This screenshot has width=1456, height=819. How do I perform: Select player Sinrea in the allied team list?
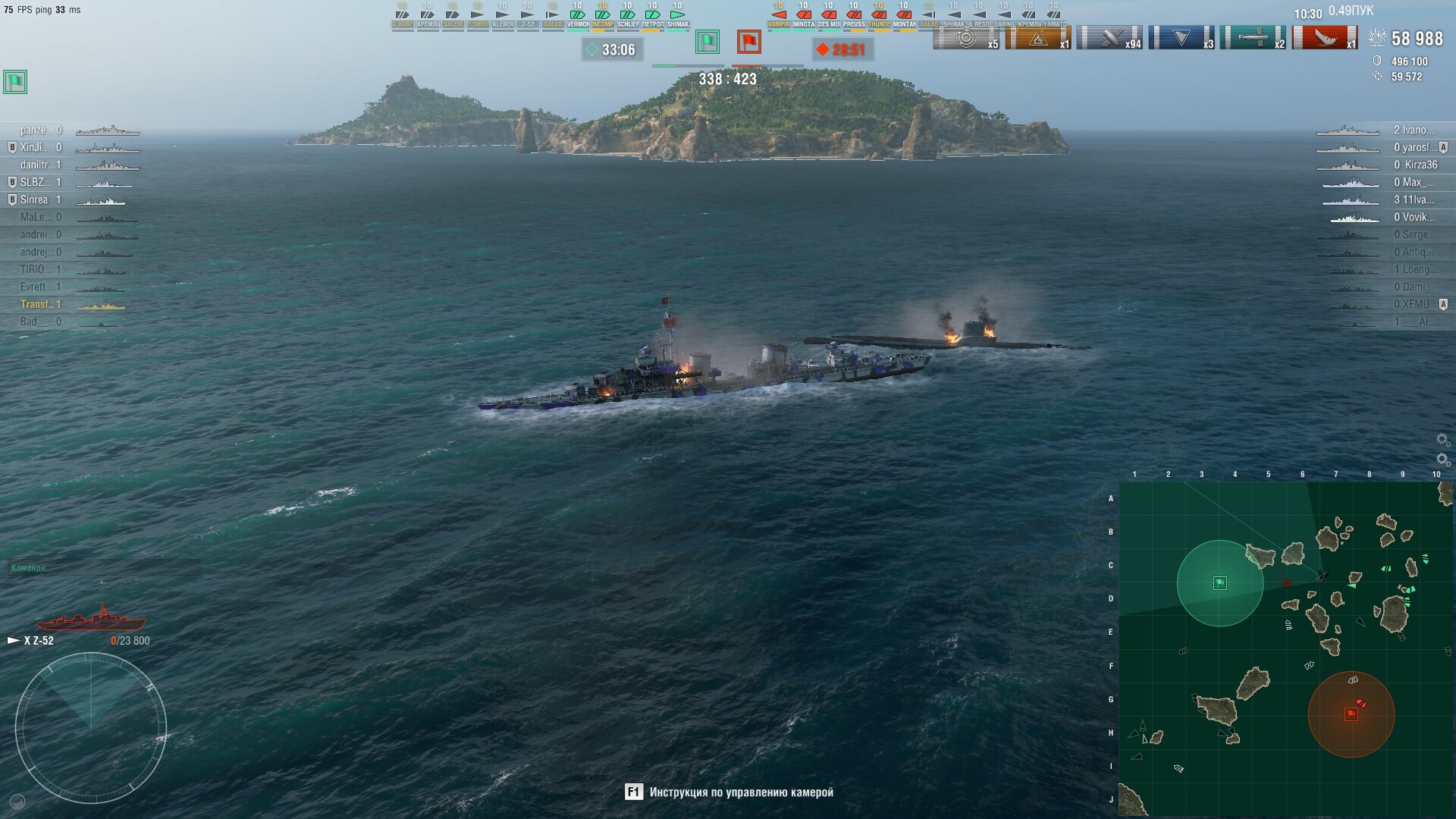point(34,199)
